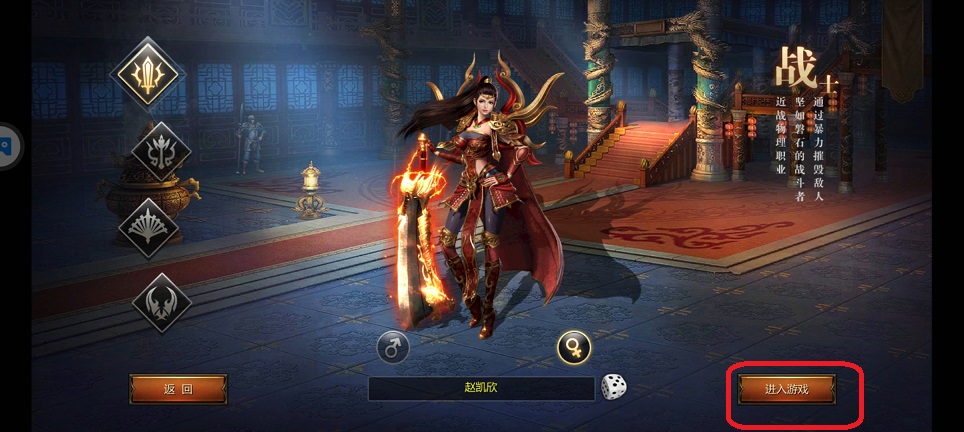Pick the fan-shaped class emblem
Image resolution: width=964 pixels, height=432 pixels.
click(148, 227)
